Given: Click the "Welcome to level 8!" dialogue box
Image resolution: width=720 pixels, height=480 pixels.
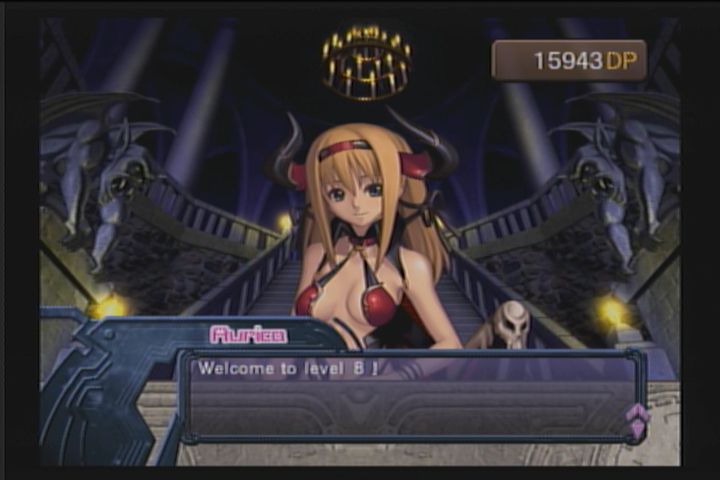Looking at the screenshot, I should coord(410,395).
